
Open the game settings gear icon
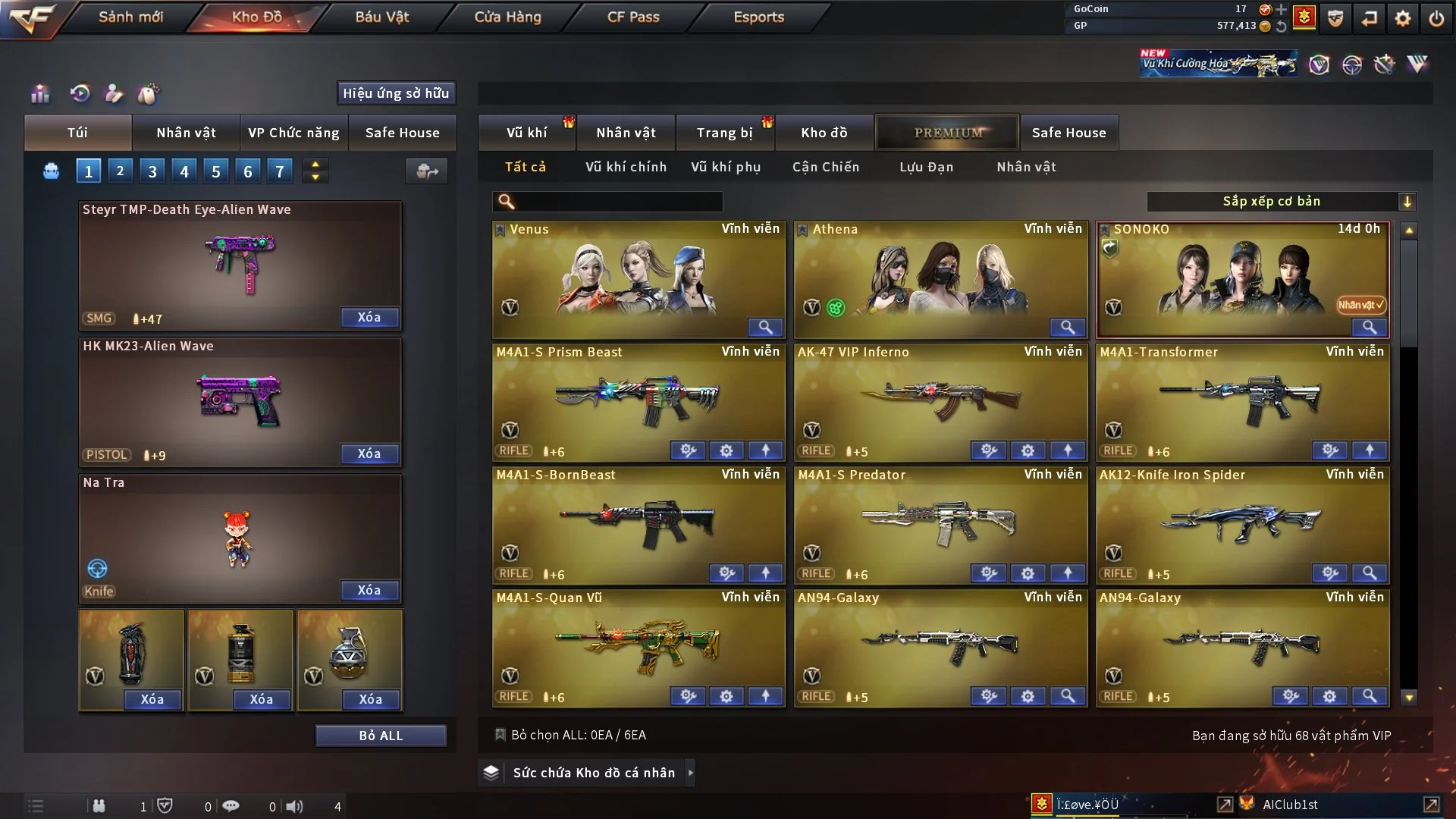tap(1404, 17)
